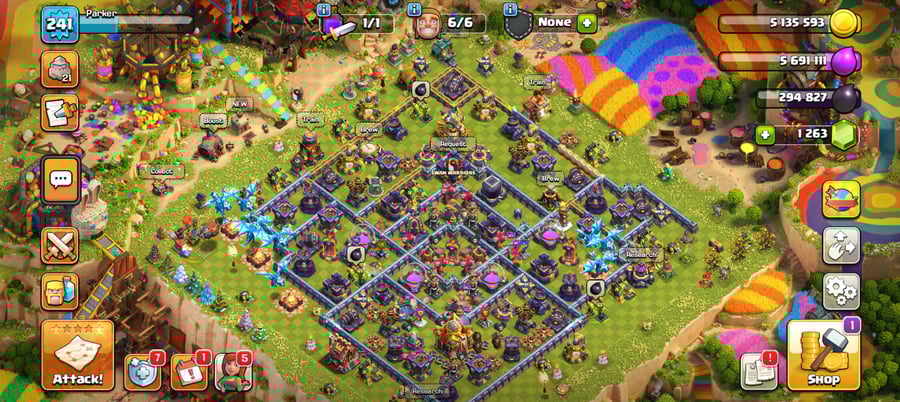
Task: Open the scroll and pencil icon
Action: pos(60,112)
